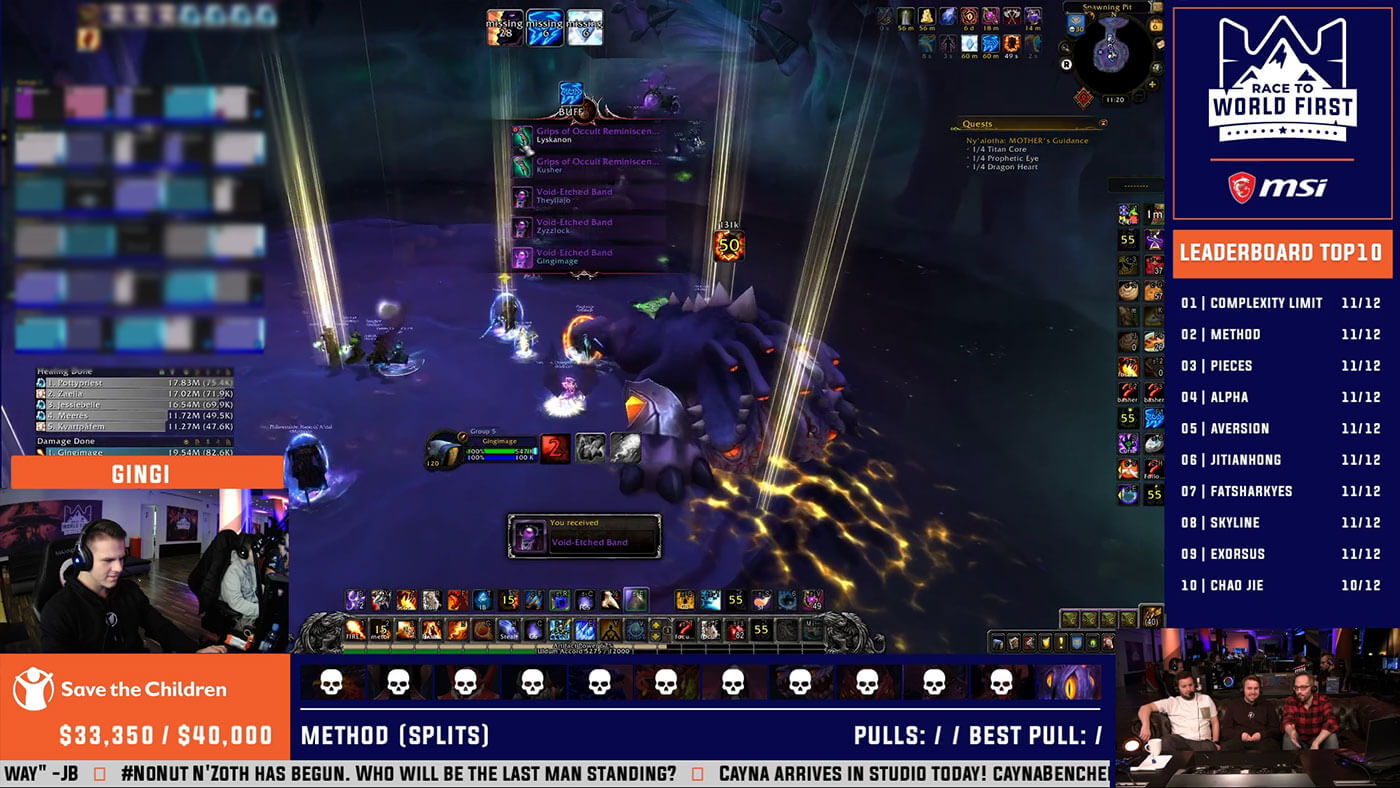Open the Ny'alotha: MOTHER's Guidance quest

1028,140
